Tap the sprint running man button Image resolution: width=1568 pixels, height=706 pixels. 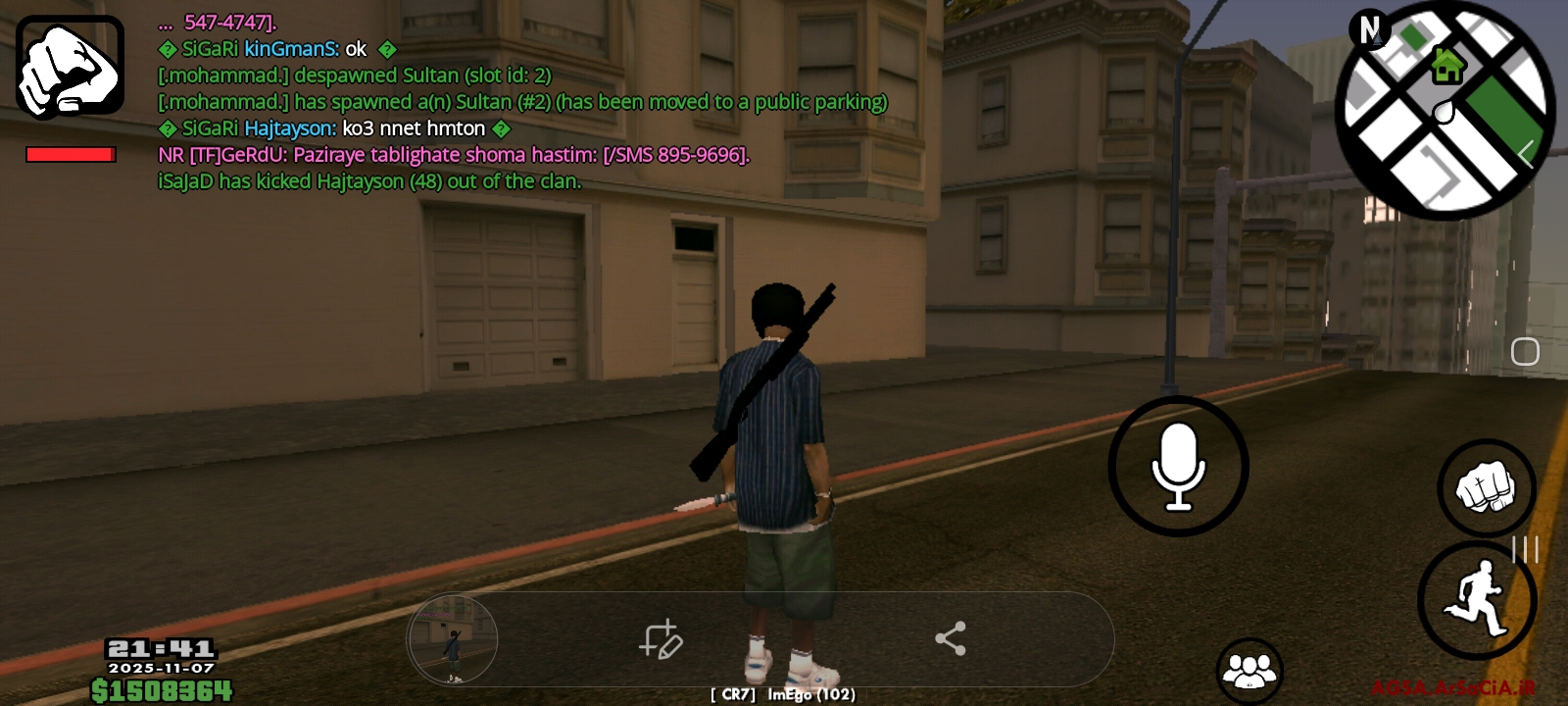[1477, 599]
